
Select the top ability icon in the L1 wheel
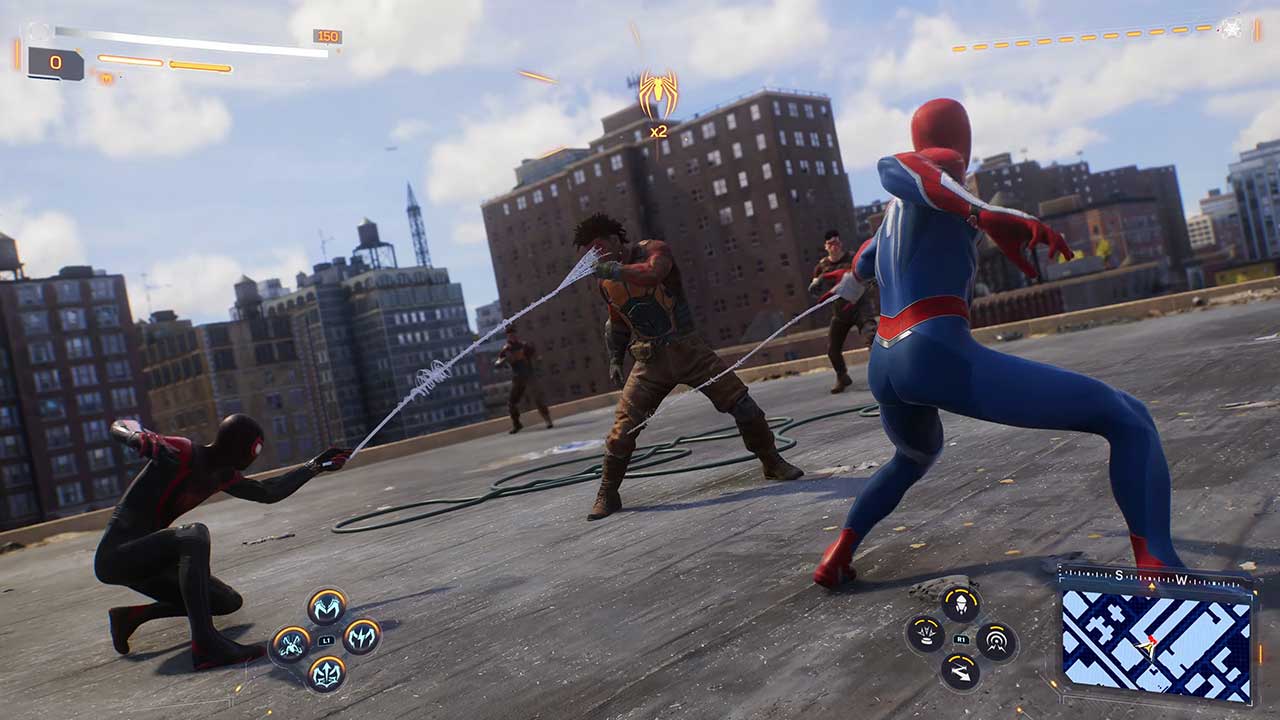pyautogui.click(x=327, y=608)
